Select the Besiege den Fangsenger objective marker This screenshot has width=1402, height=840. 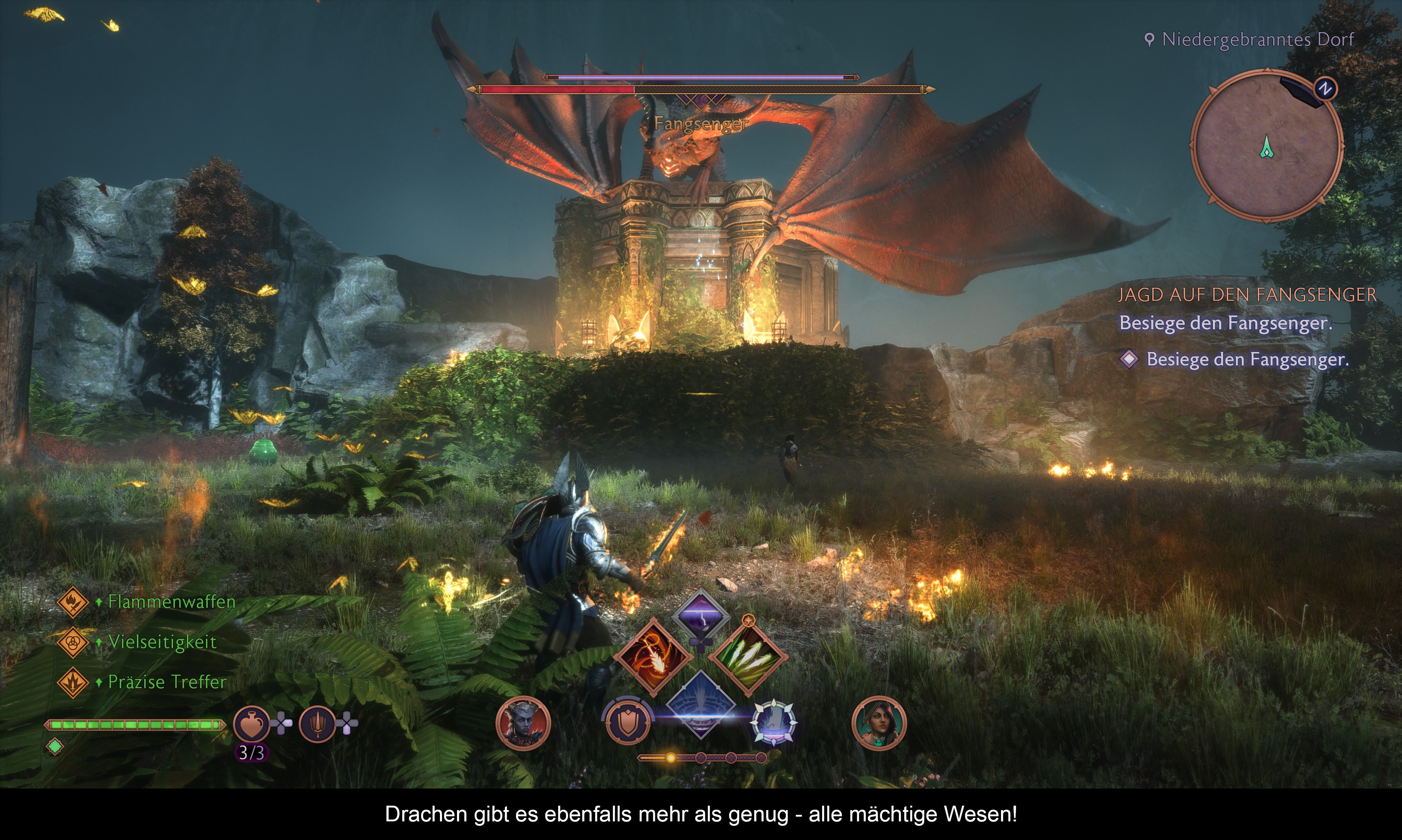(1129, 359)
